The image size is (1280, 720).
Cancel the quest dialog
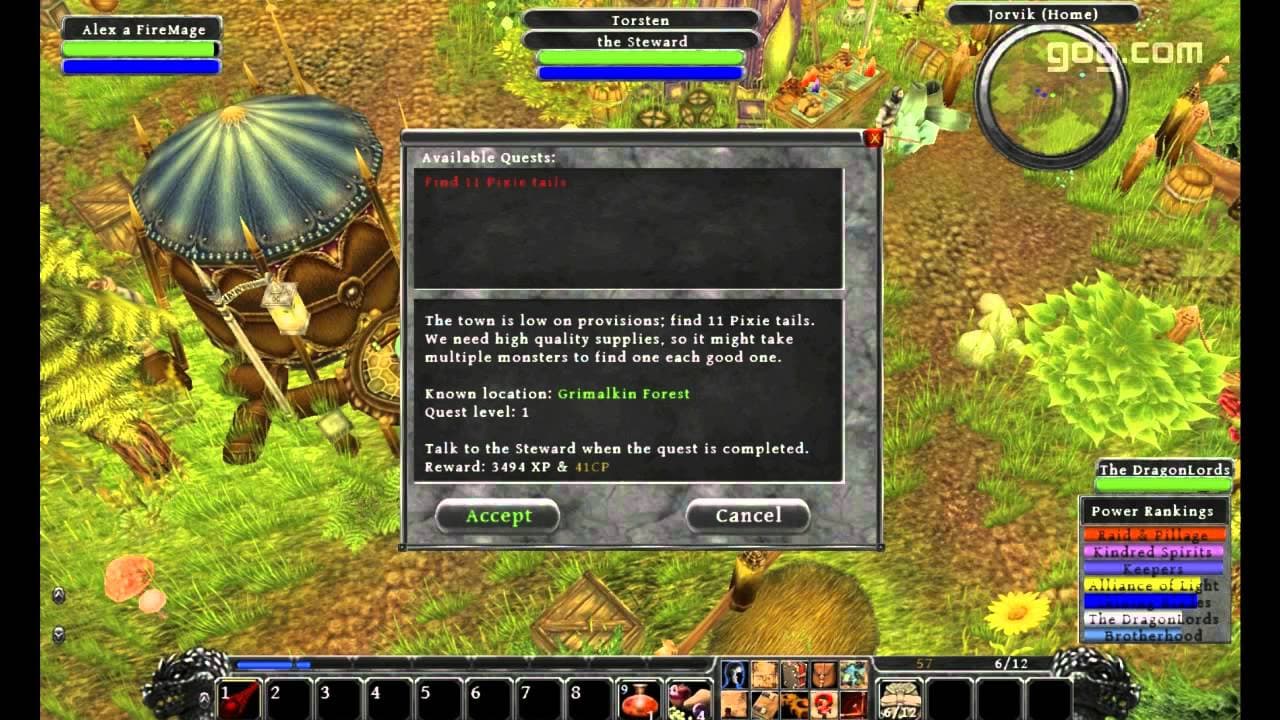click(748, 516)
